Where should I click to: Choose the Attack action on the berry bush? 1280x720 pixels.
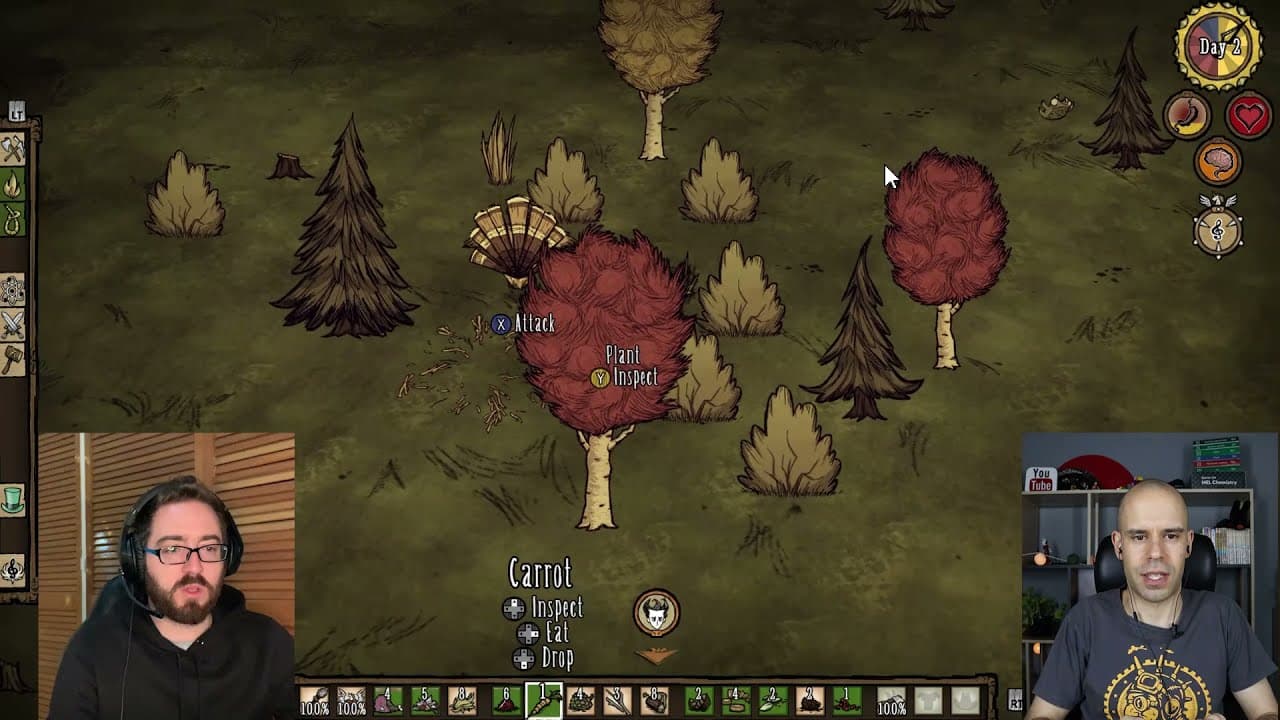pos(534,325)
